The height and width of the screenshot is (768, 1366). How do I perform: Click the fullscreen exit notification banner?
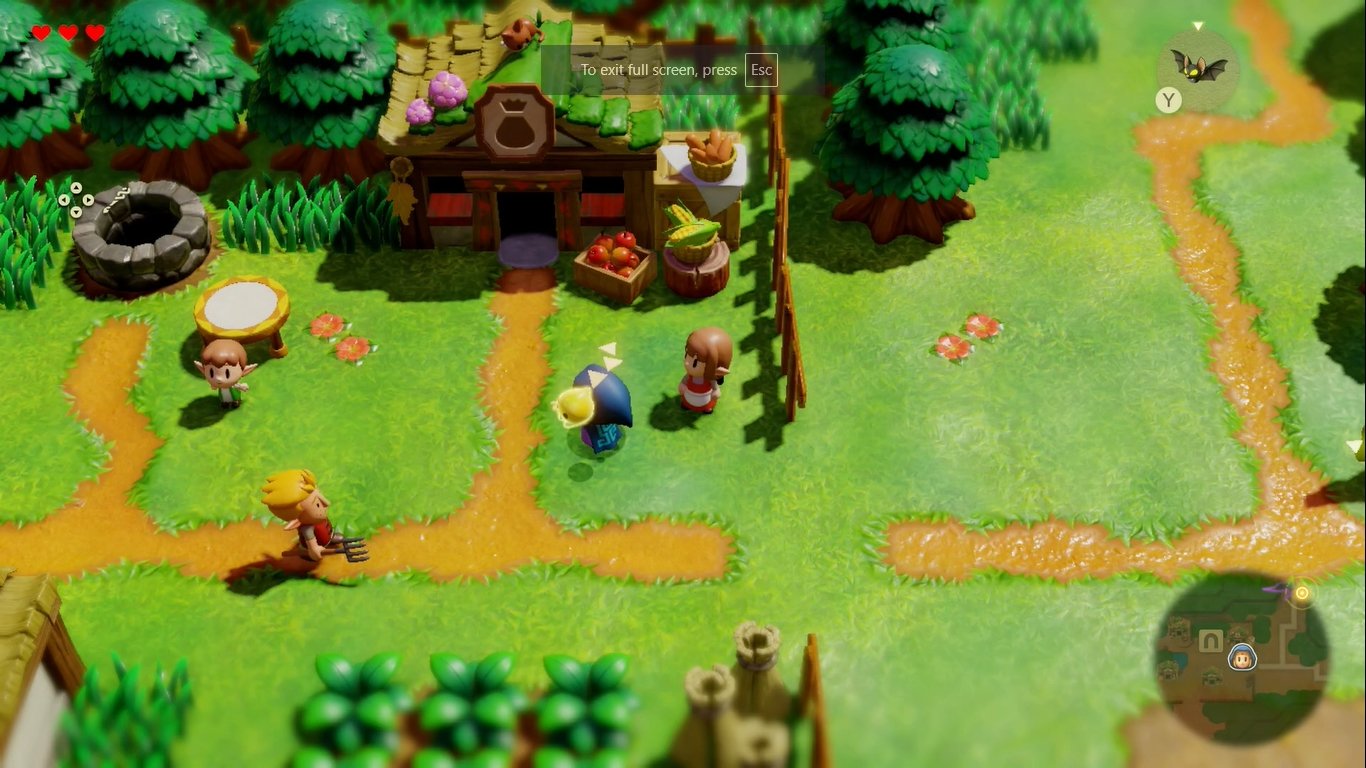tap(660, 70)
